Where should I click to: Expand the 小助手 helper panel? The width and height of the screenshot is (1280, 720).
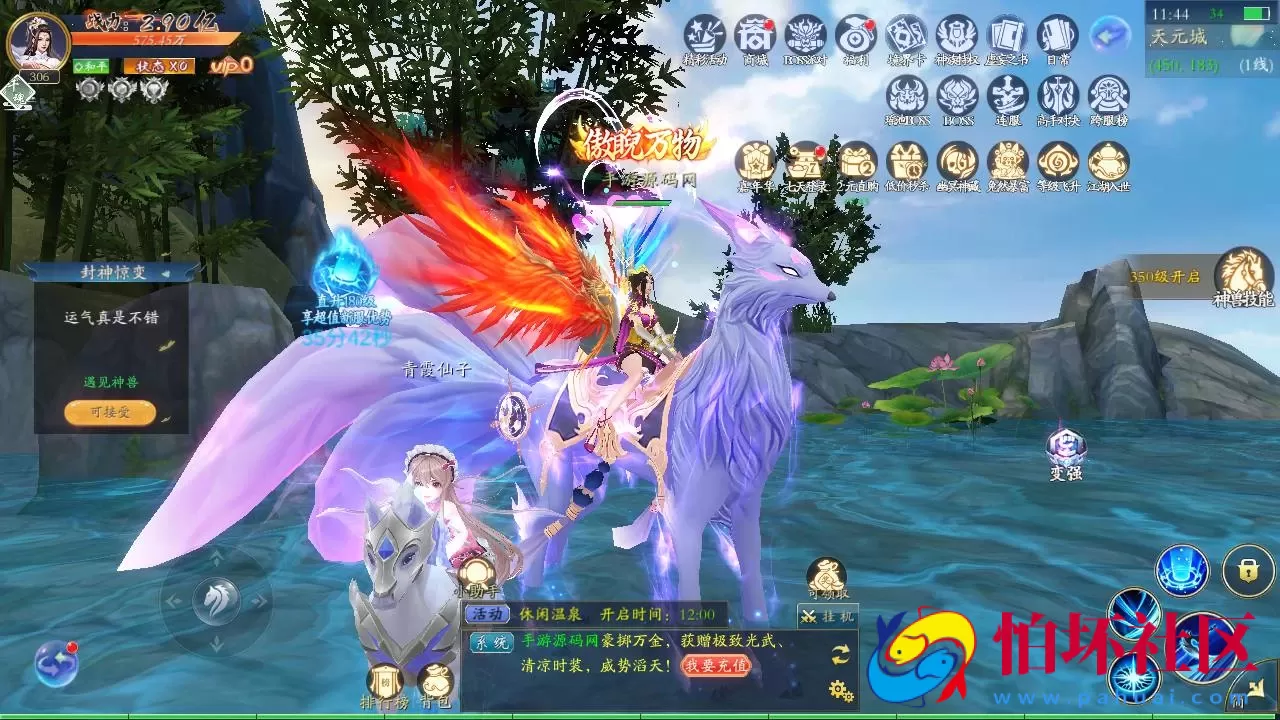[x=476, y=571]
